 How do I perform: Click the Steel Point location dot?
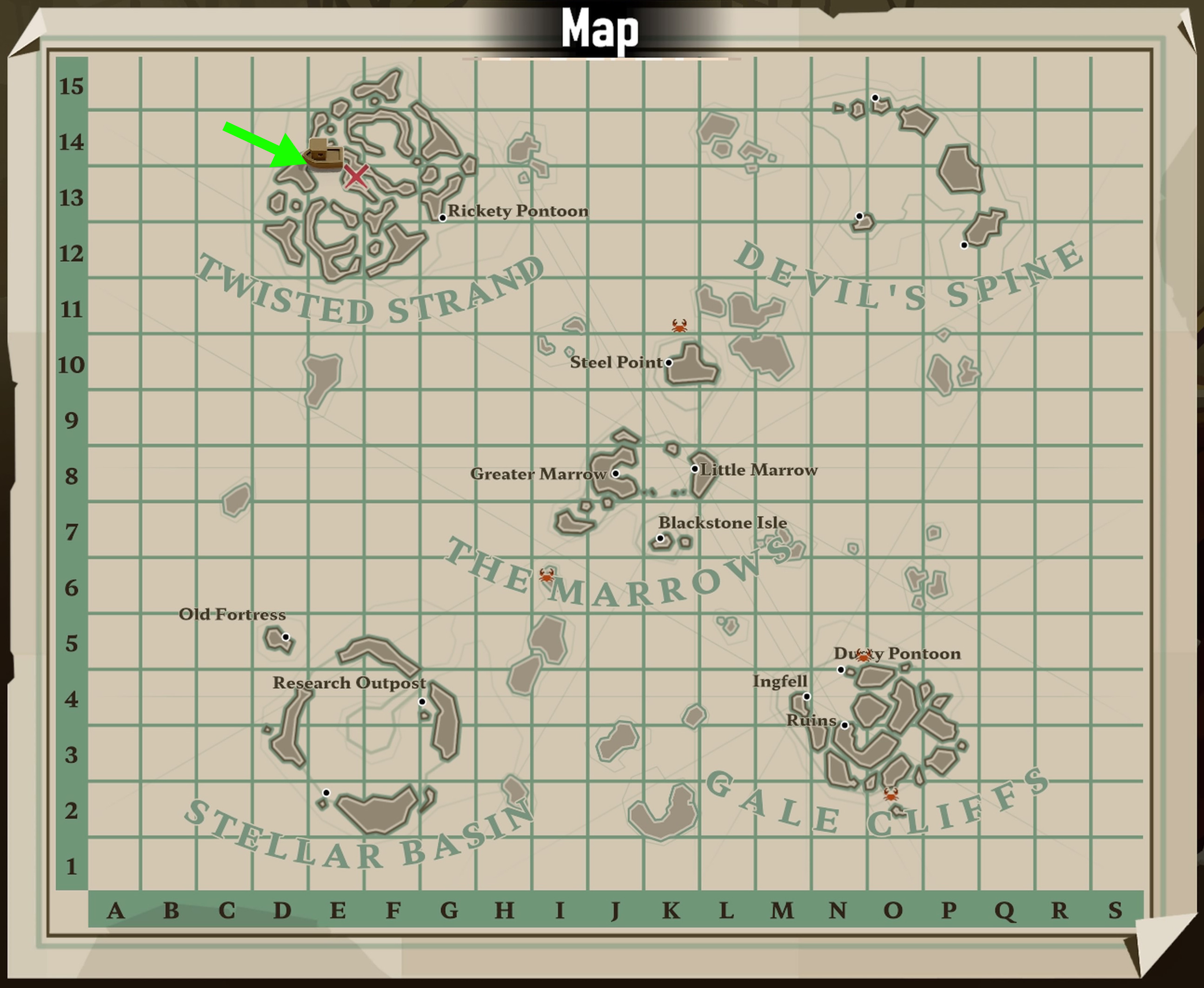(x=669, y=362)
